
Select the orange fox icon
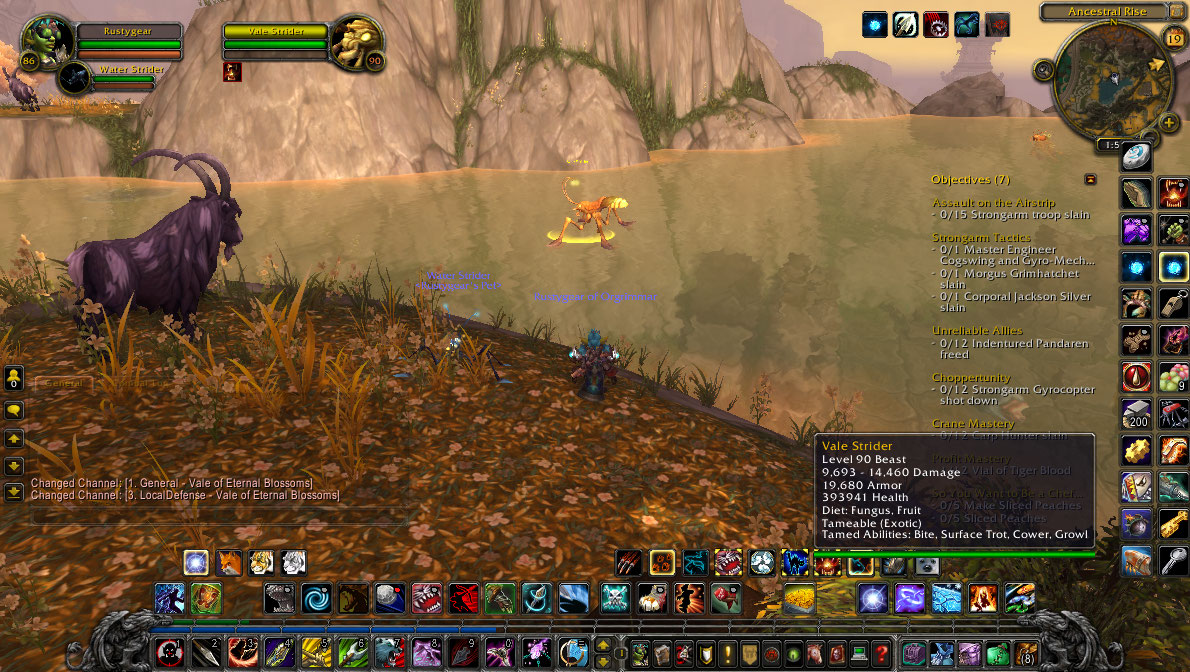pyautogui.click(x=229, y=562)
